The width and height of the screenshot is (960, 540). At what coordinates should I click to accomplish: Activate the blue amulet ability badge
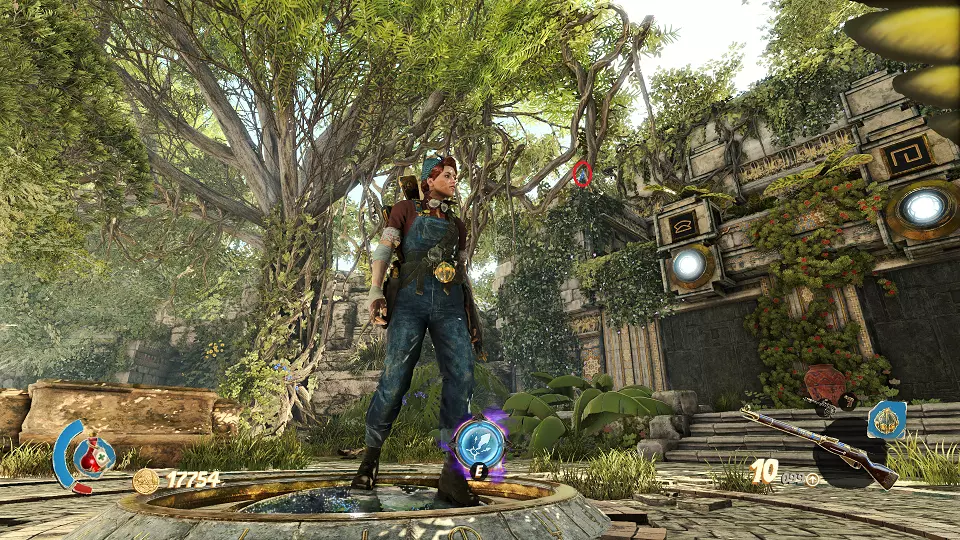(887, 421)
